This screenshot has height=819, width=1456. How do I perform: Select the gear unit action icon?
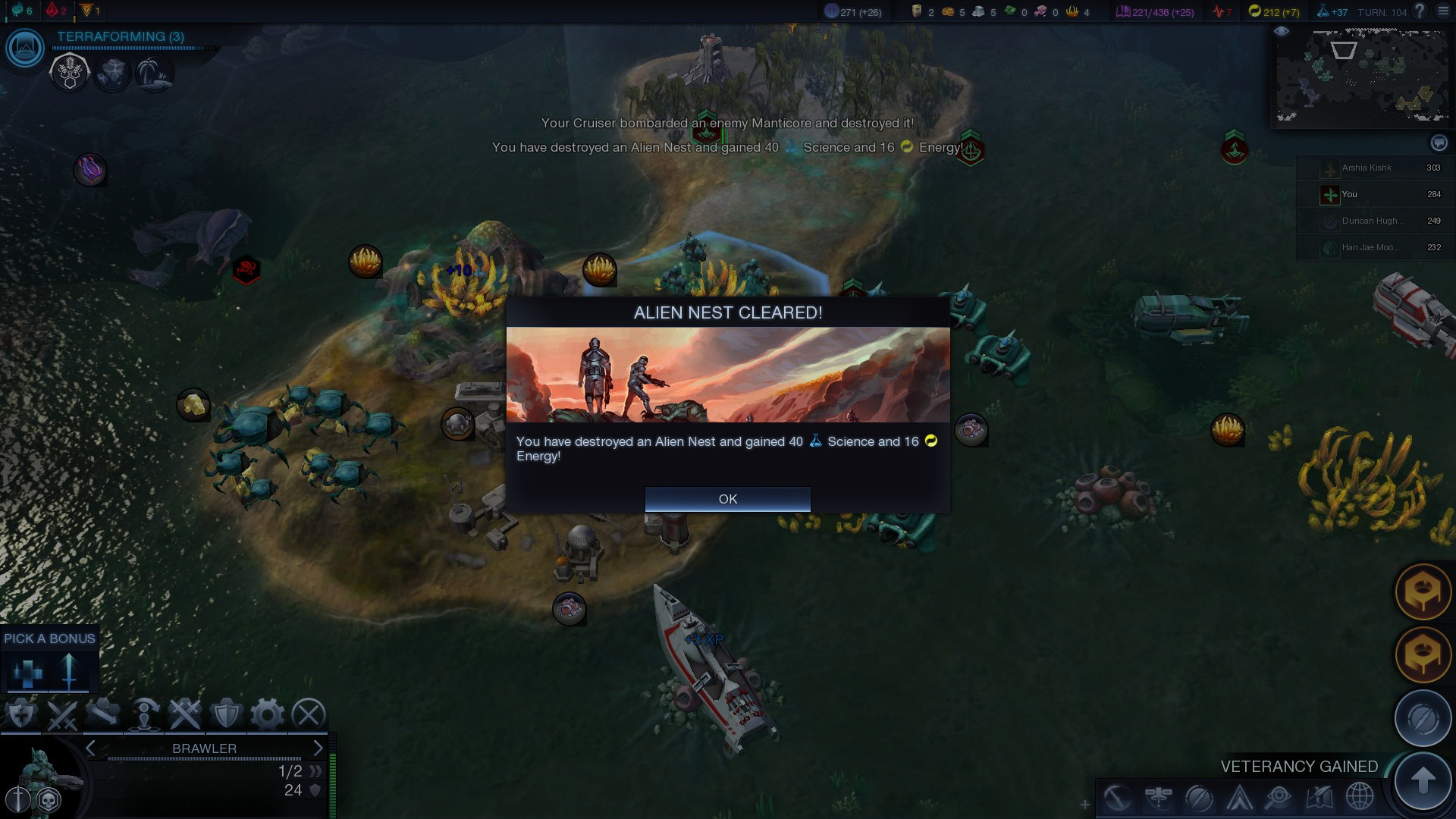tap(267, 714)
